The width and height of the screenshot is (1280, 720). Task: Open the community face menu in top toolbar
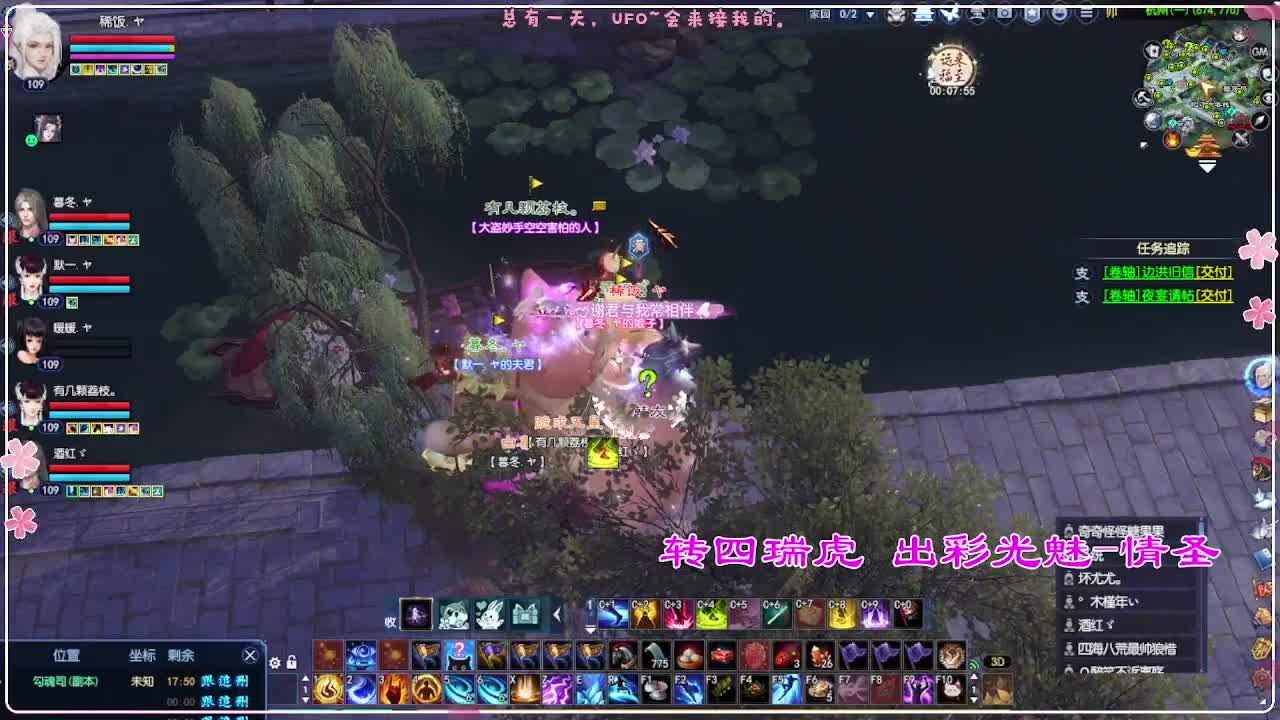[x=1061, y=14]
